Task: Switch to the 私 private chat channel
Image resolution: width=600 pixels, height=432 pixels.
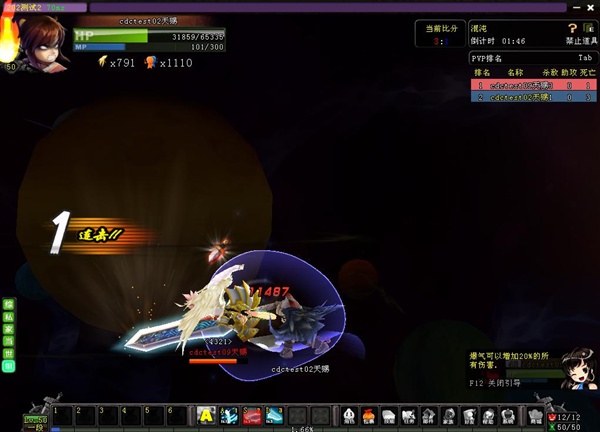Action: 9,315
